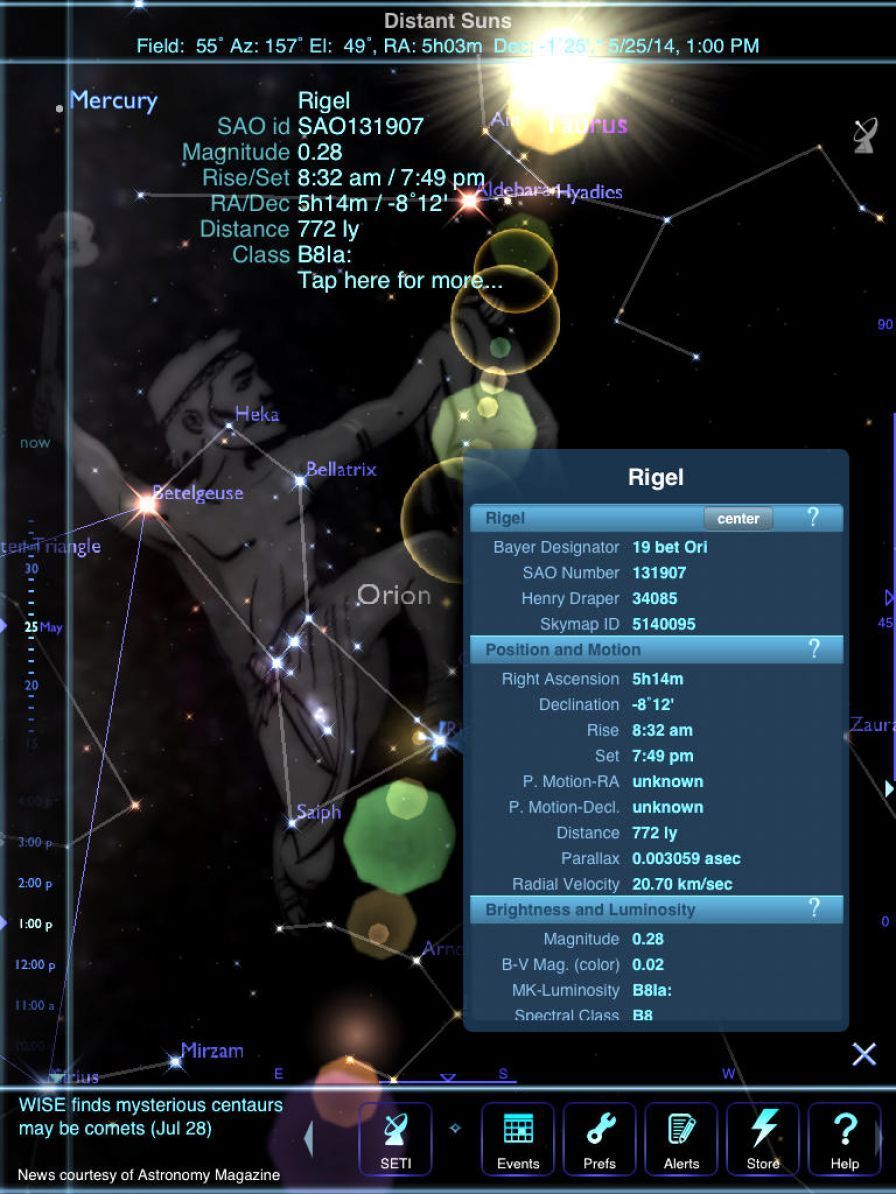896x1194 pixels.
Task: Show help for Position and Motion section
Action: [813, 650]
